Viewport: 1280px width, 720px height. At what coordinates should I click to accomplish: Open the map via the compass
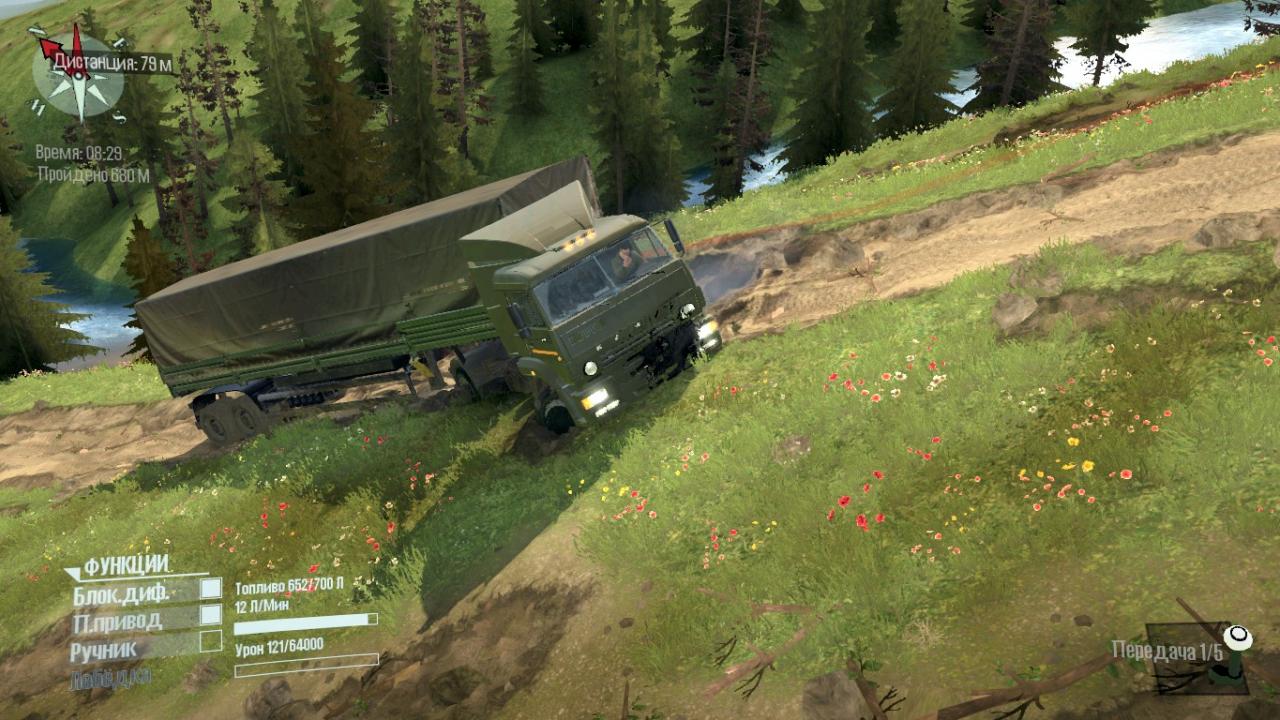78,75
